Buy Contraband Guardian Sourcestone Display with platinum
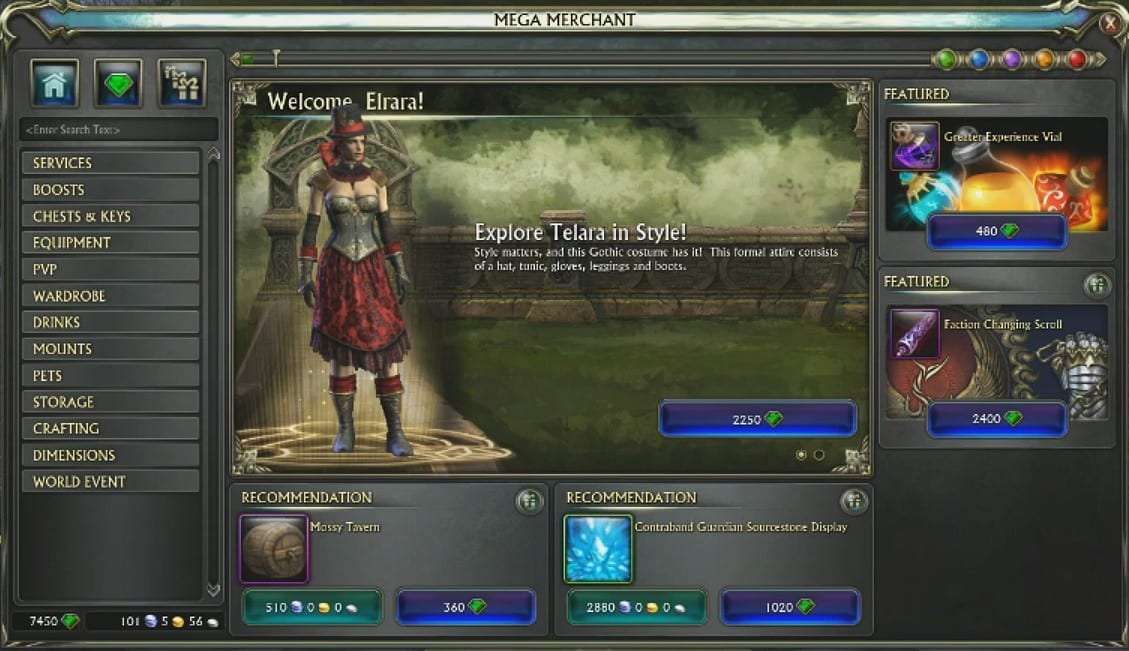The height and width of the screenshot is (651, 1129). point(636,607)
